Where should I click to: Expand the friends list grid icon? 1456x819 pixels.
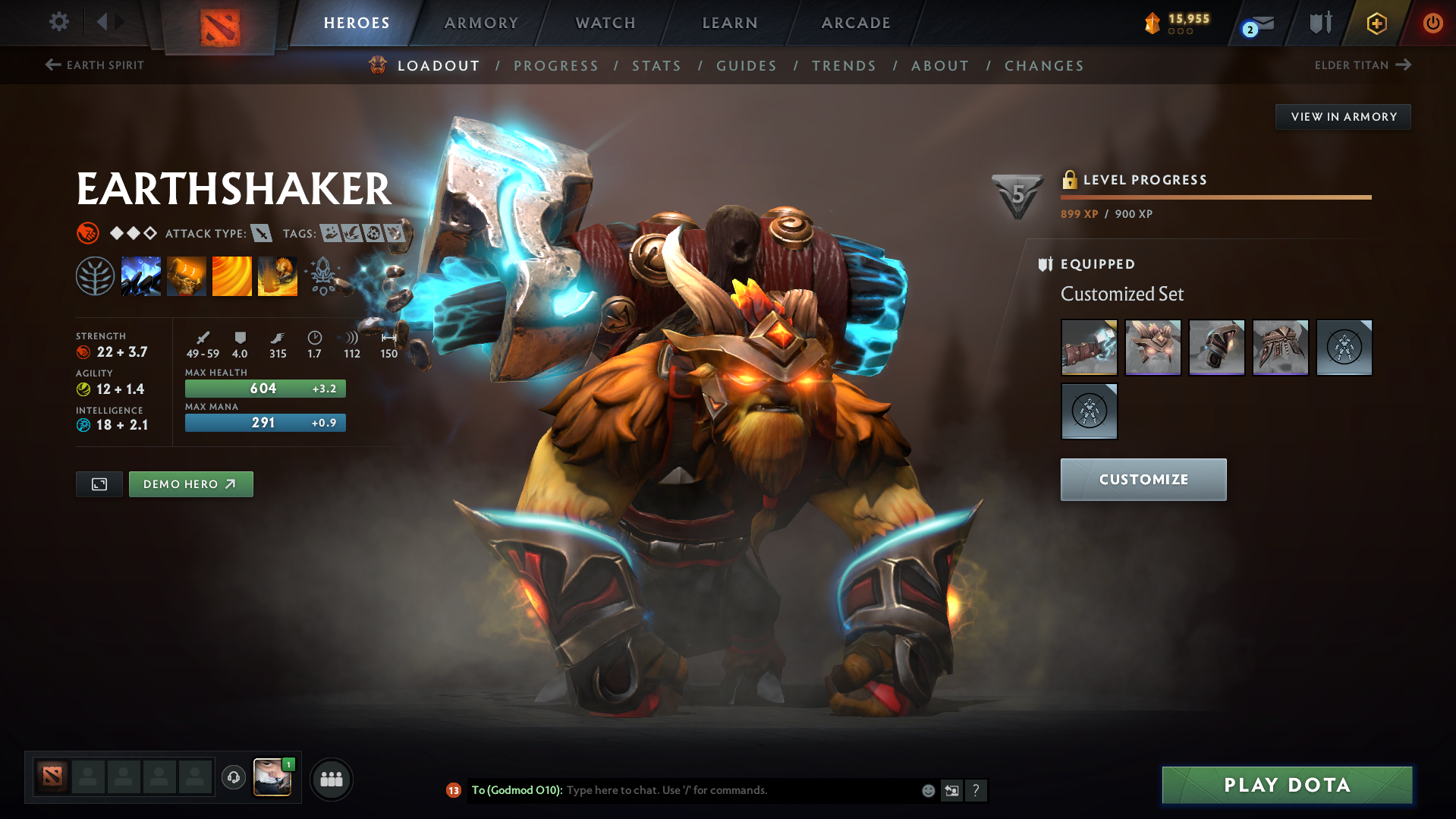pyautogui.click(x=331, y=778)
